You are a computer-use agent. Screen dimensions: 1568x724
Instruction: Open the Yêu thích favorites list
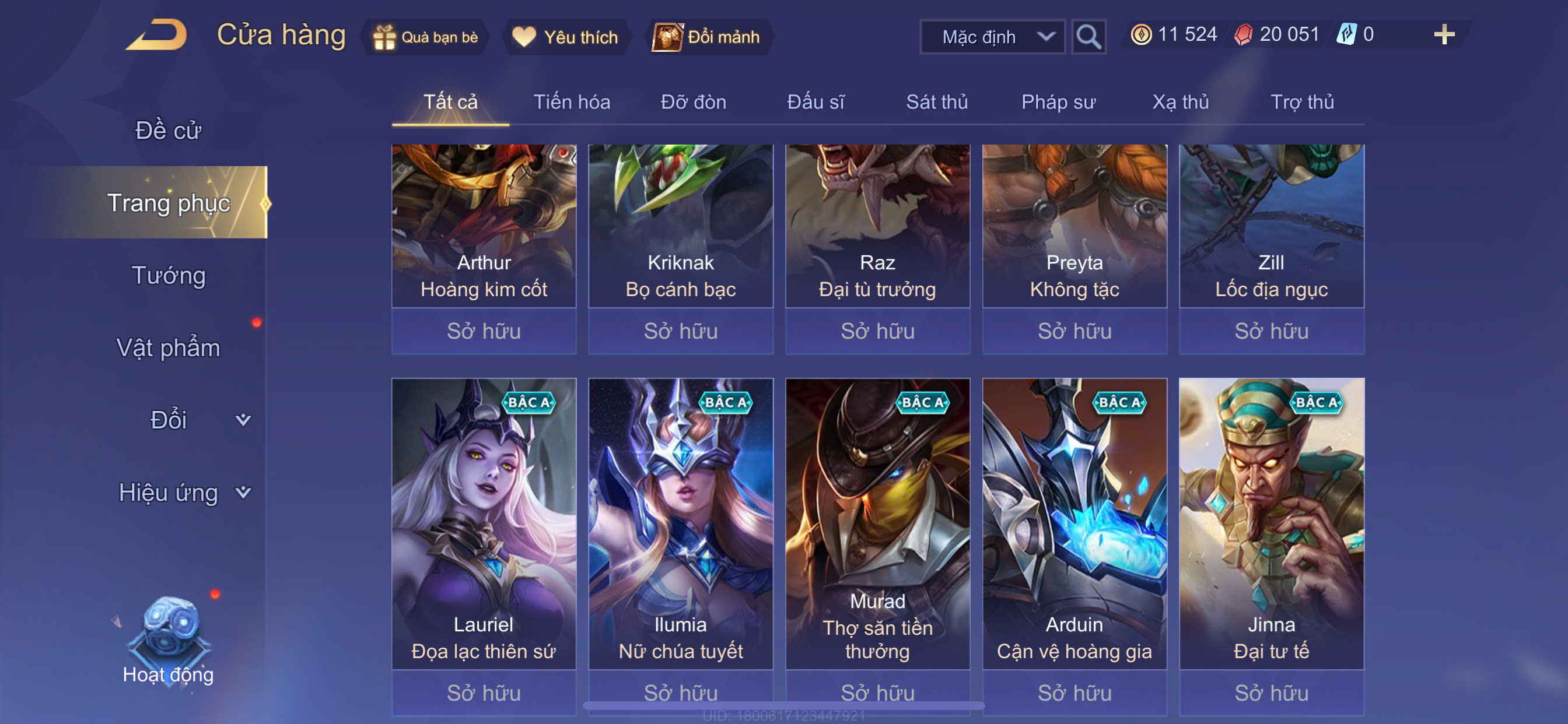coord(565,37)
